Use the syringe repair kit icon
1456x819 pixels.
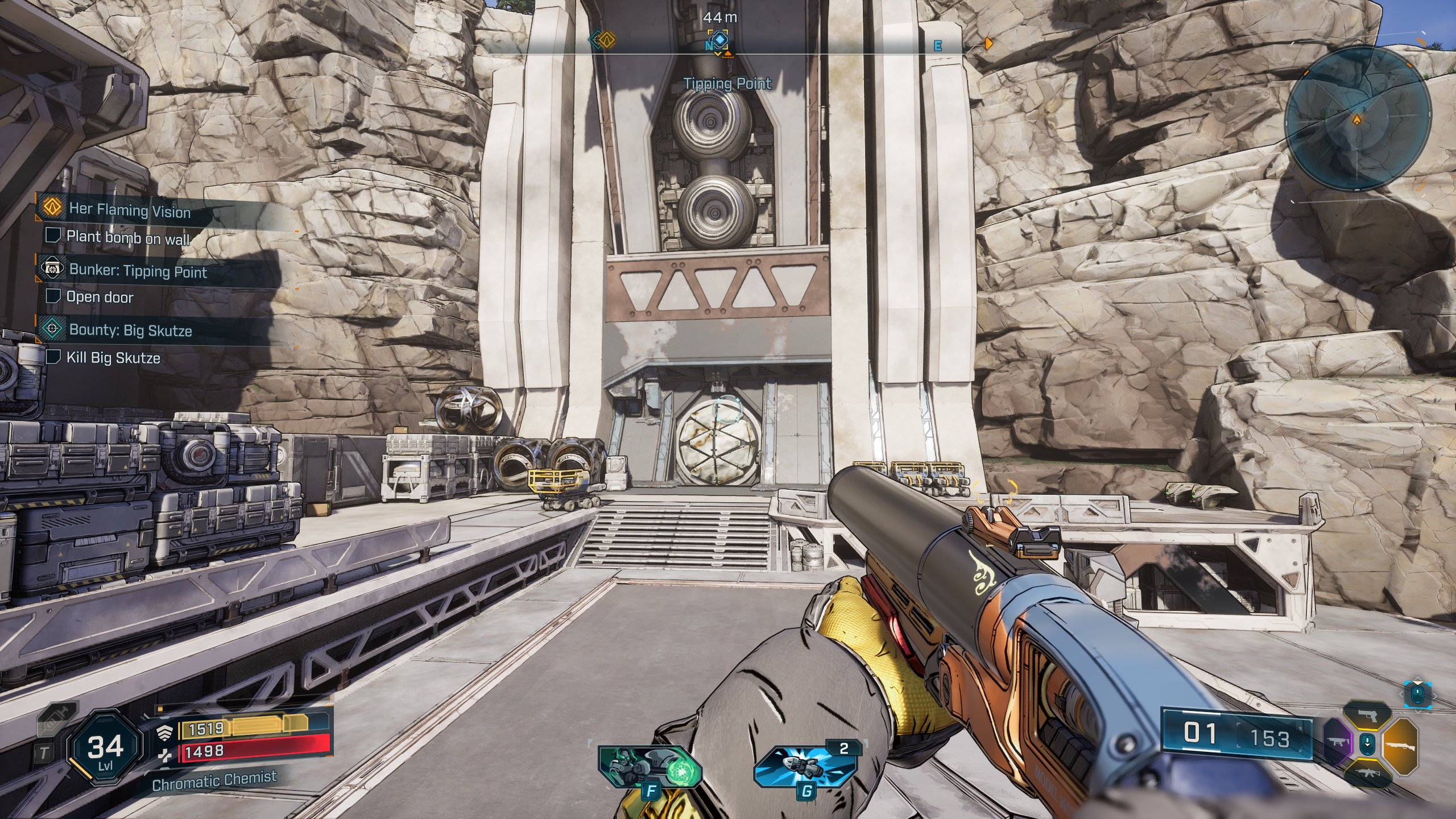[x=56, y=720]
